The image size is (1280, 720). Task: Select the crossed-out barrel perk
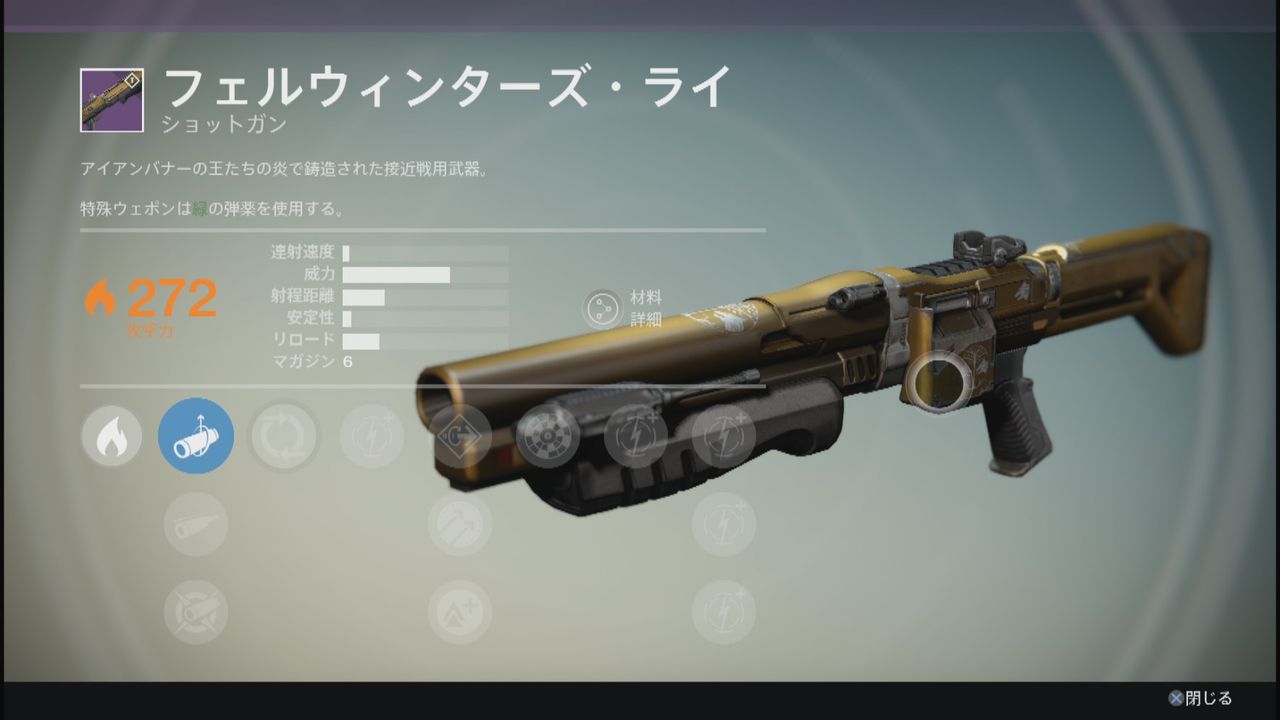[196, 612]
